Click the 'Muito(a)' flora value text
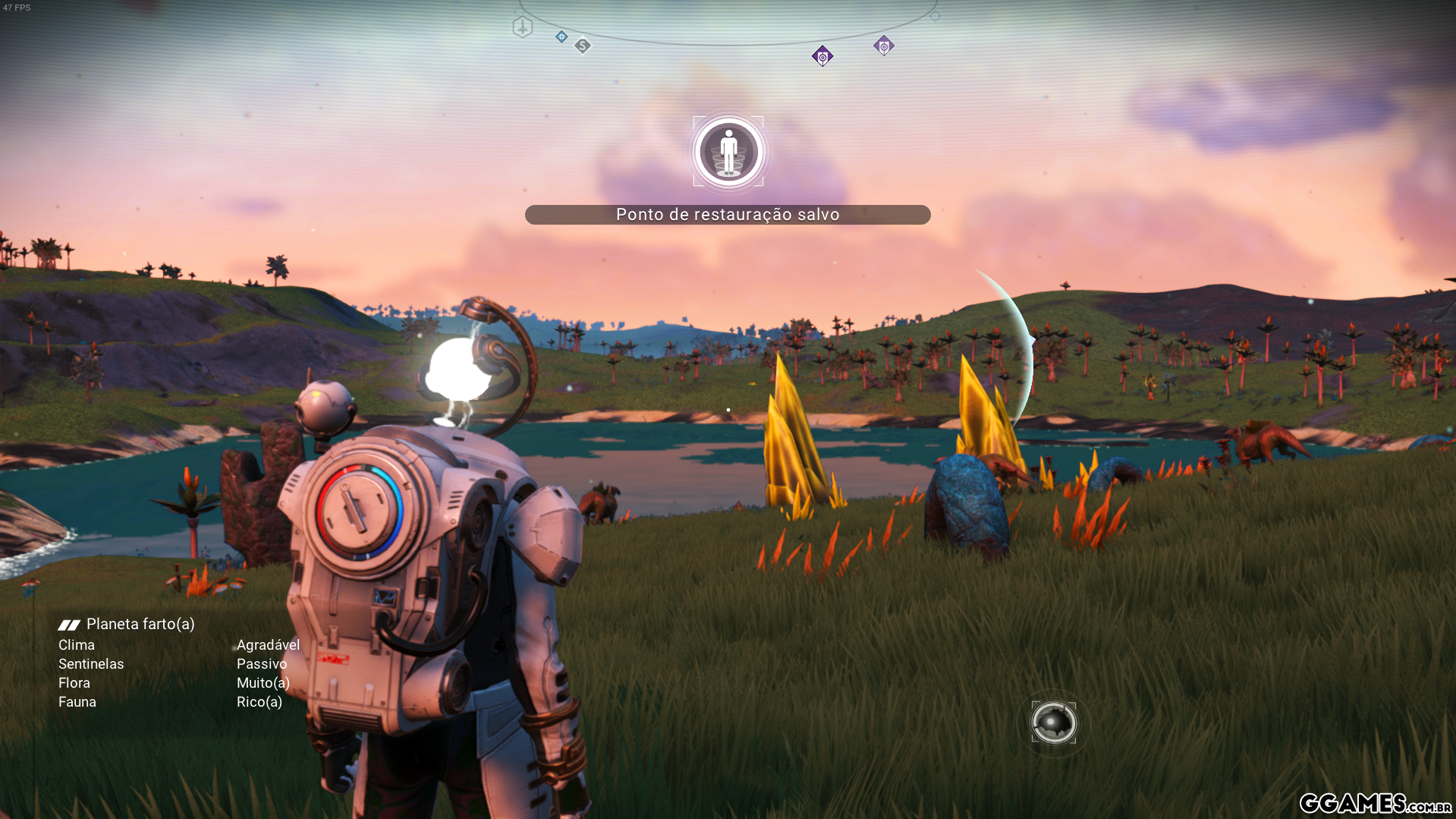1456x819 pixels. click(x=263, y=682)
